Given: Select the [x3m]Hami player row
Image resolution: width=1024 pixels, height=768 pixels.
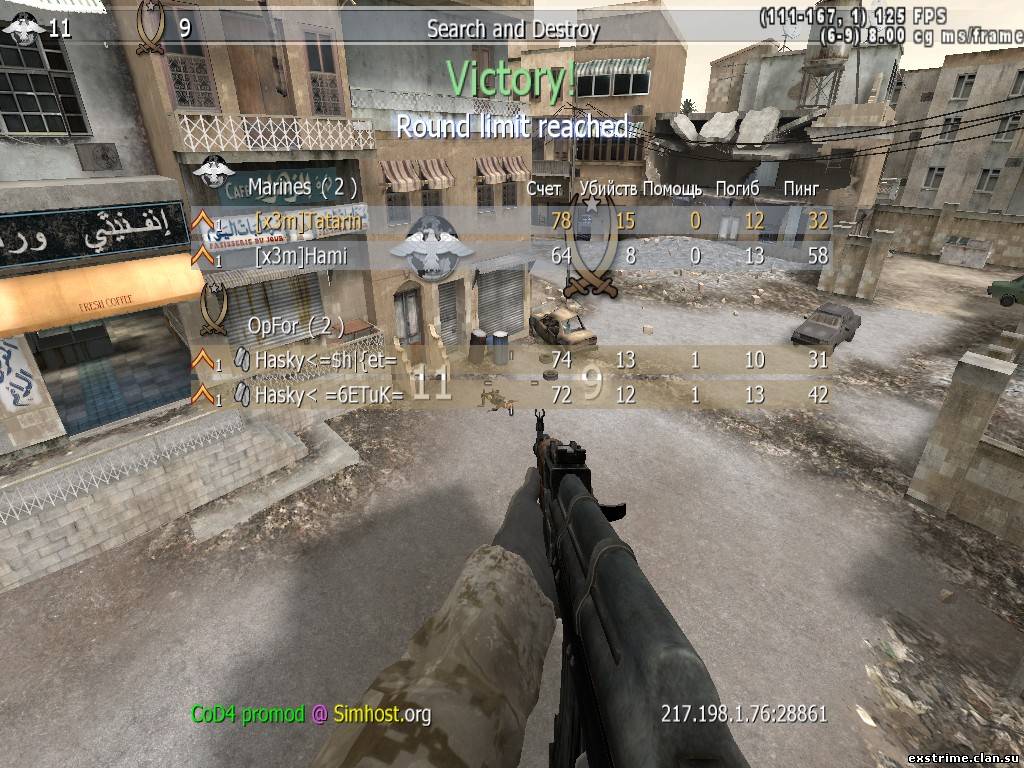Looking at the screenshot, I should [510, 256].
